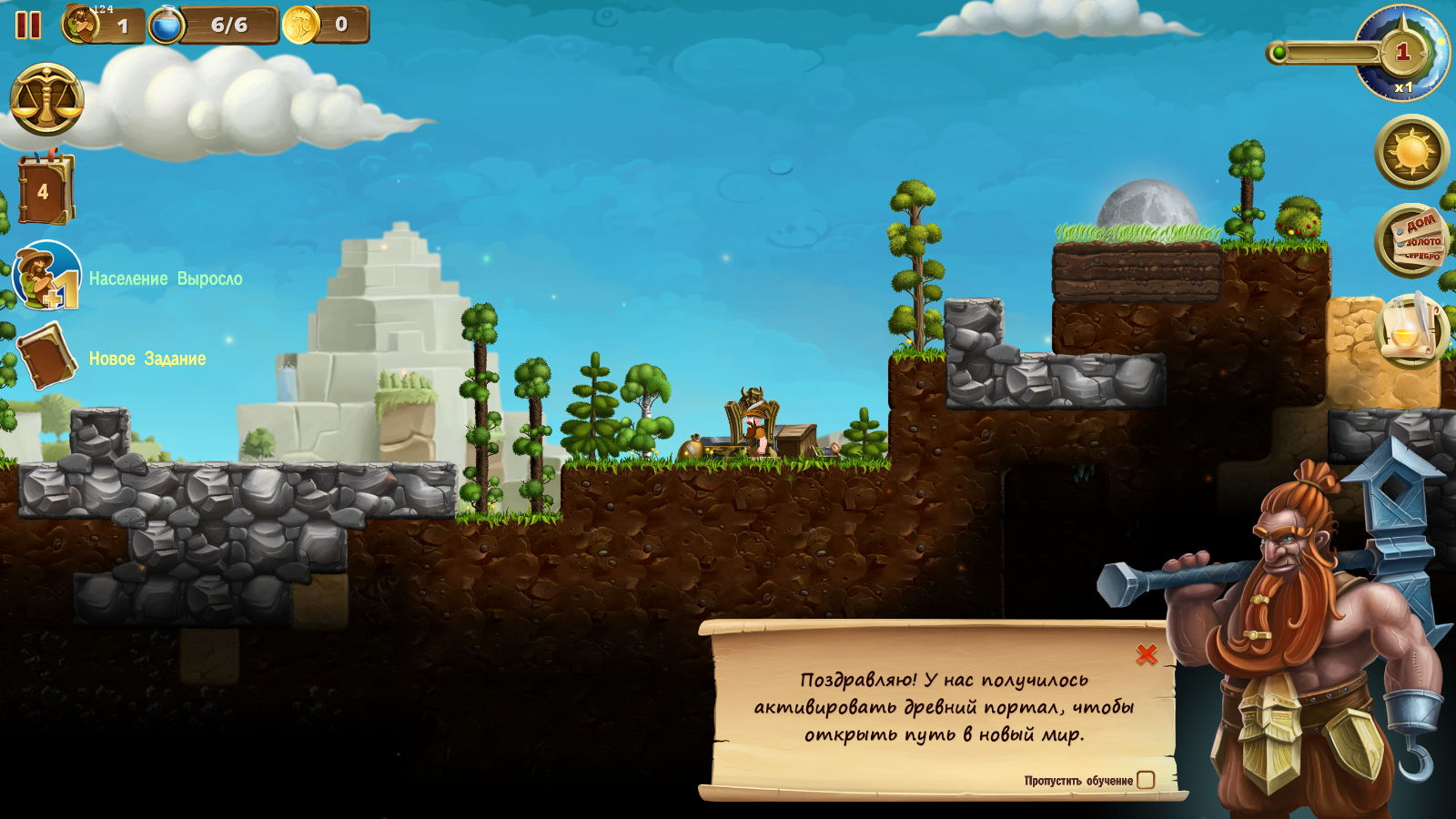Click the level compass globe
This screenshot has height=819, width=1456.
(x=1401, y=53)
